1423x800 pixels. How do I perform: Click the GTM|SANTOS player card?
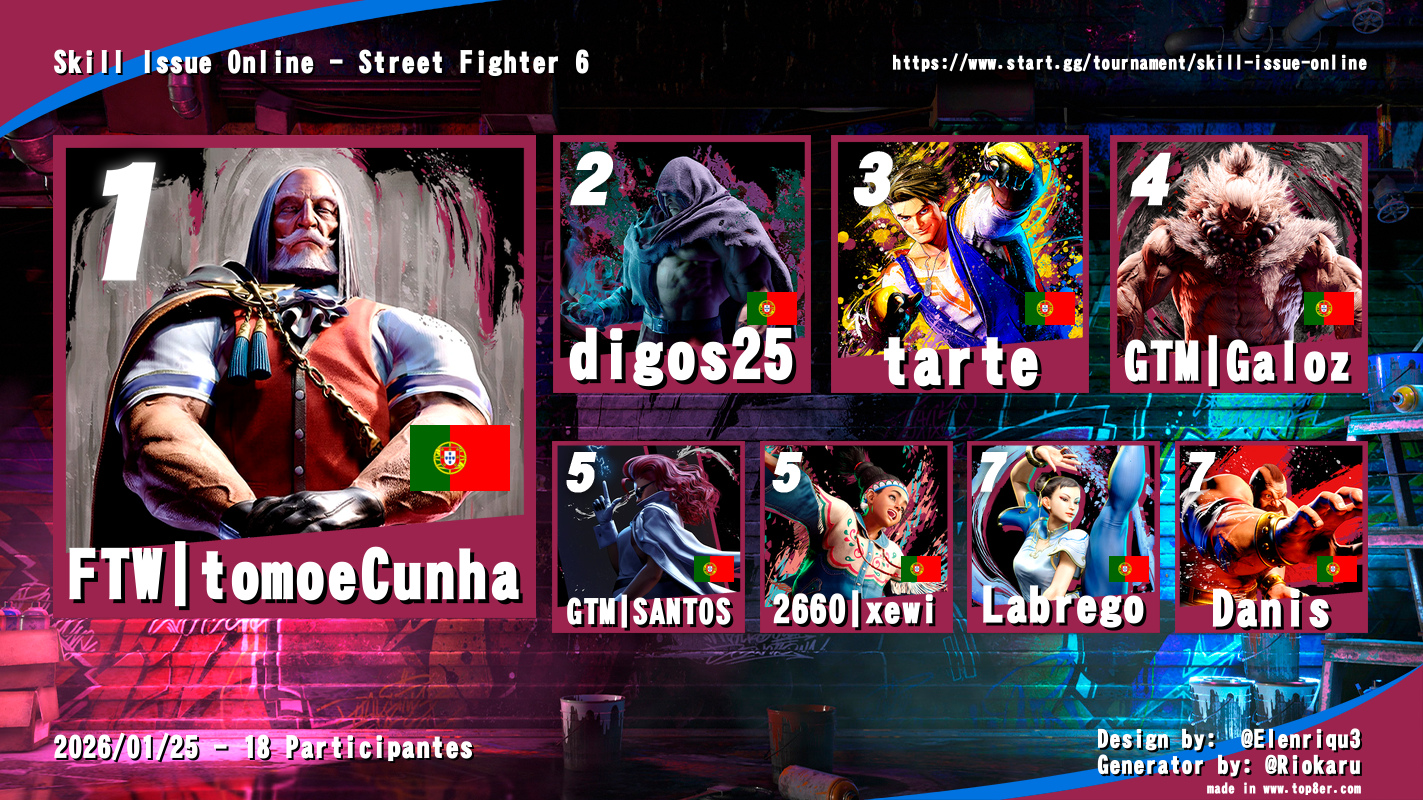(x=649, y=537)
